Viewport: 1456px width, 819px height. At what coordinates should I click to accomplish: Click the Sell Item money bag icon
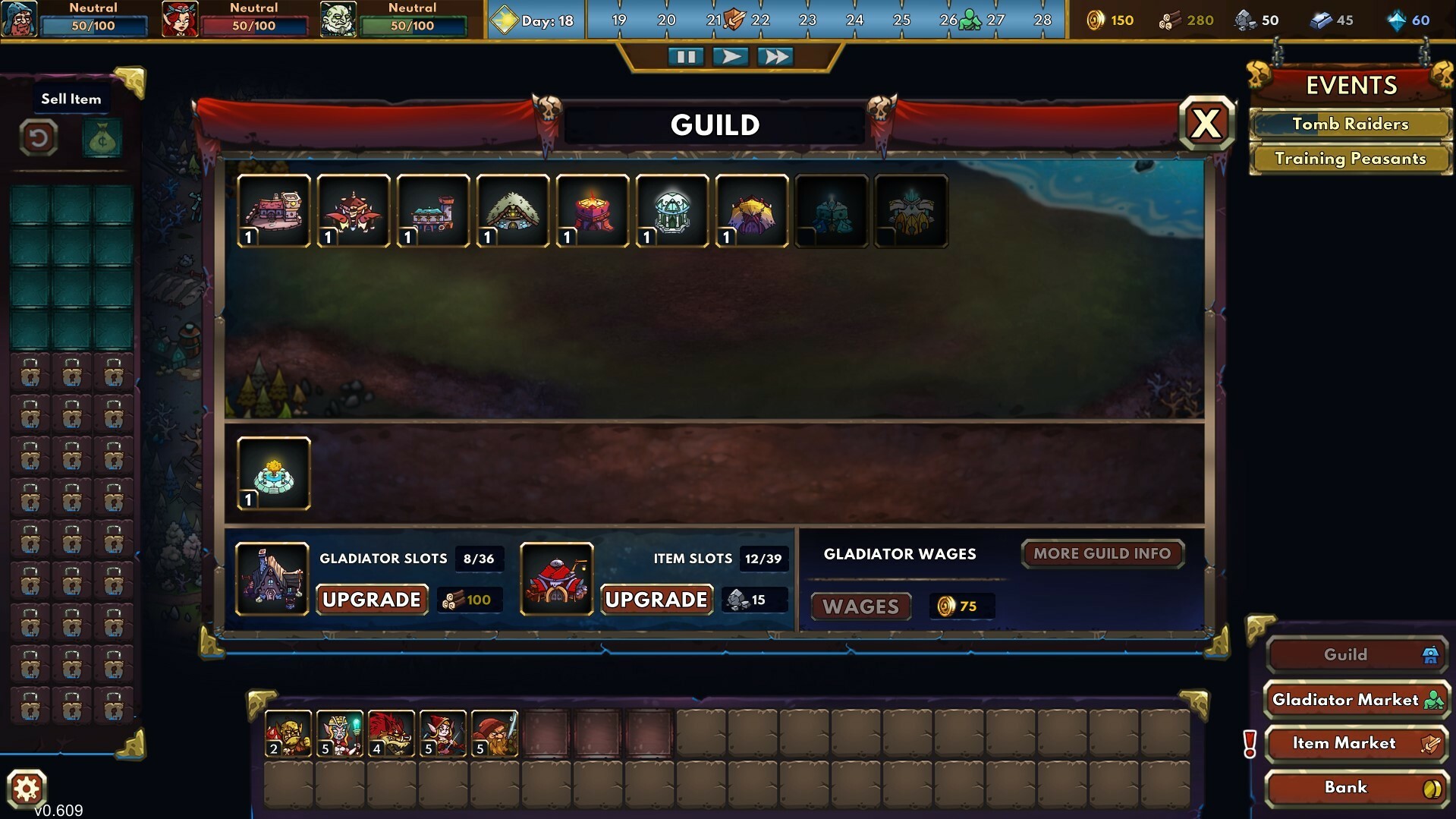point(102,138)
